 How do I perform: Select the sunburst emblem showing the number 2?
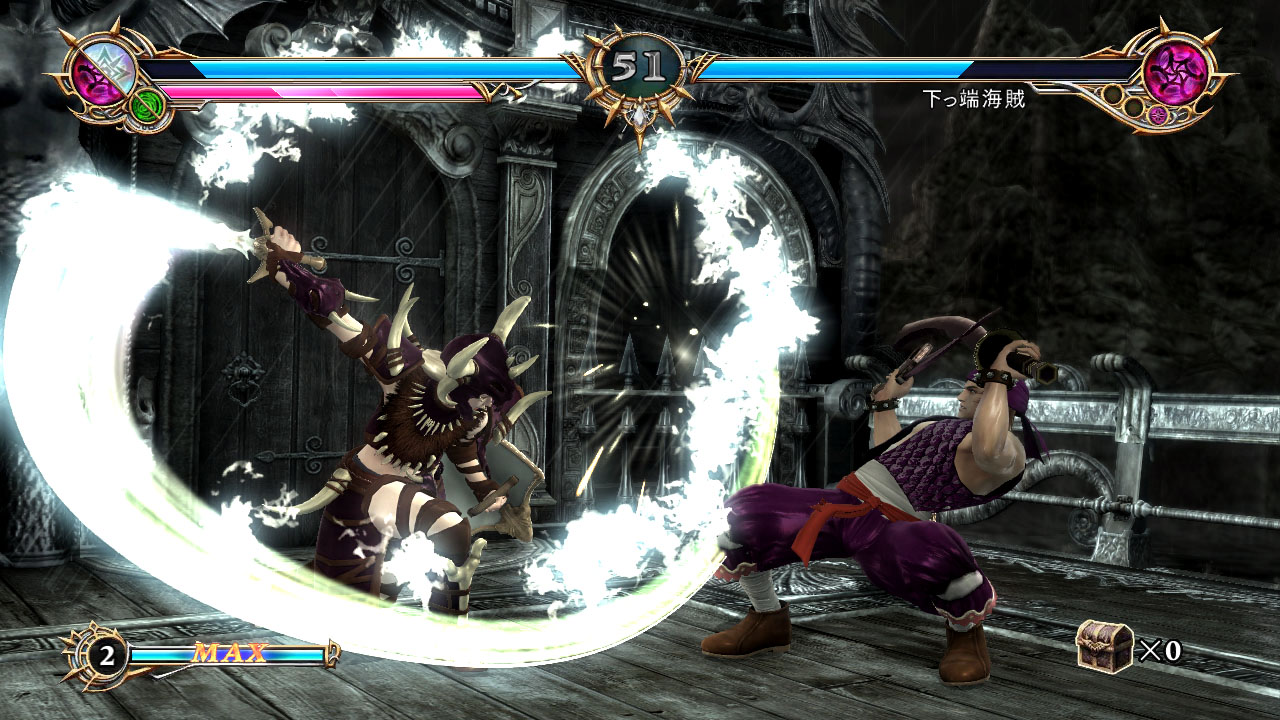100,657
